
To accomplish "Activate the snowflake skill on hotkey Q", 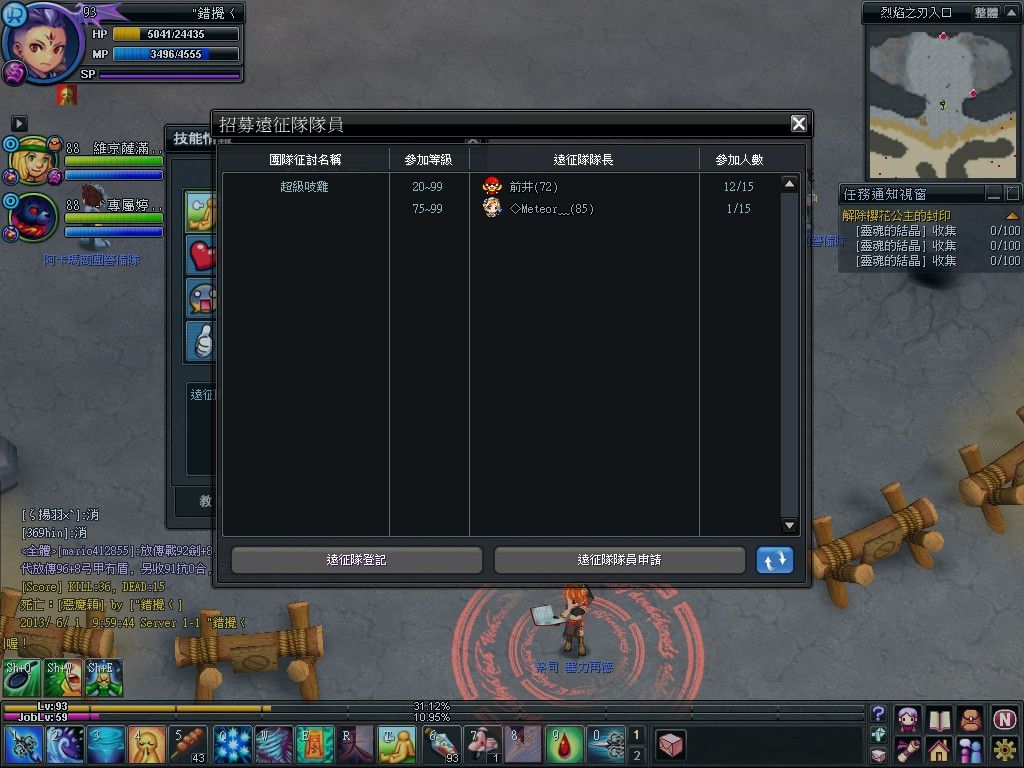I will (x=232, y=746).
